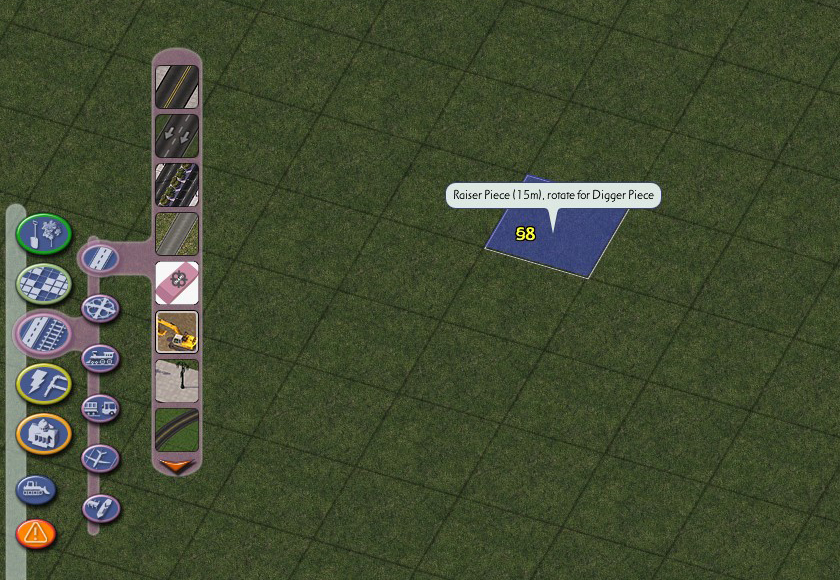
Task: Select the transportation tools menu
Action: 43,332
